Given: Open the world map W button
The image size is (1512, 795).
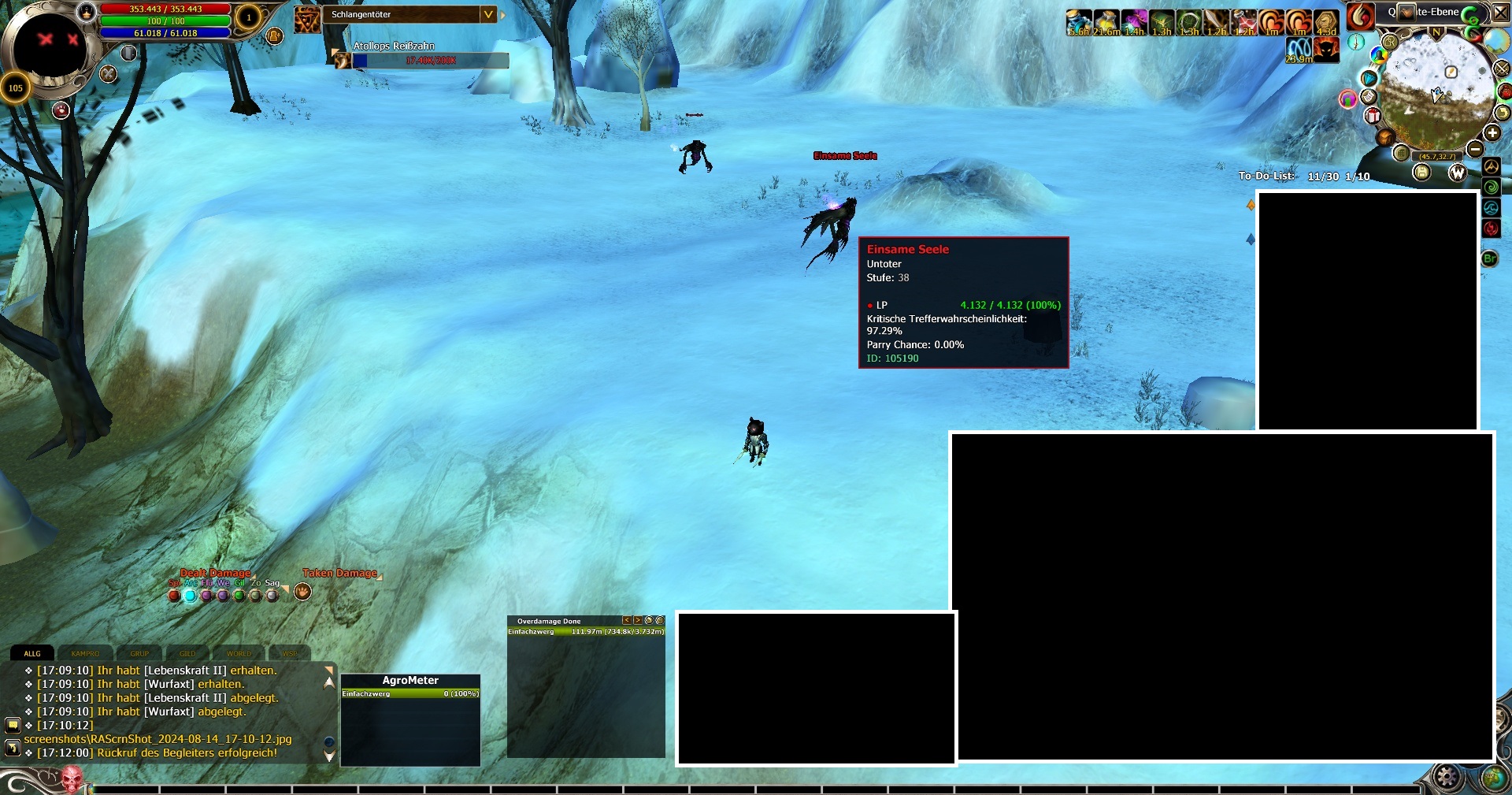Looking at the screenshot, I should (x=1458, y=173).
